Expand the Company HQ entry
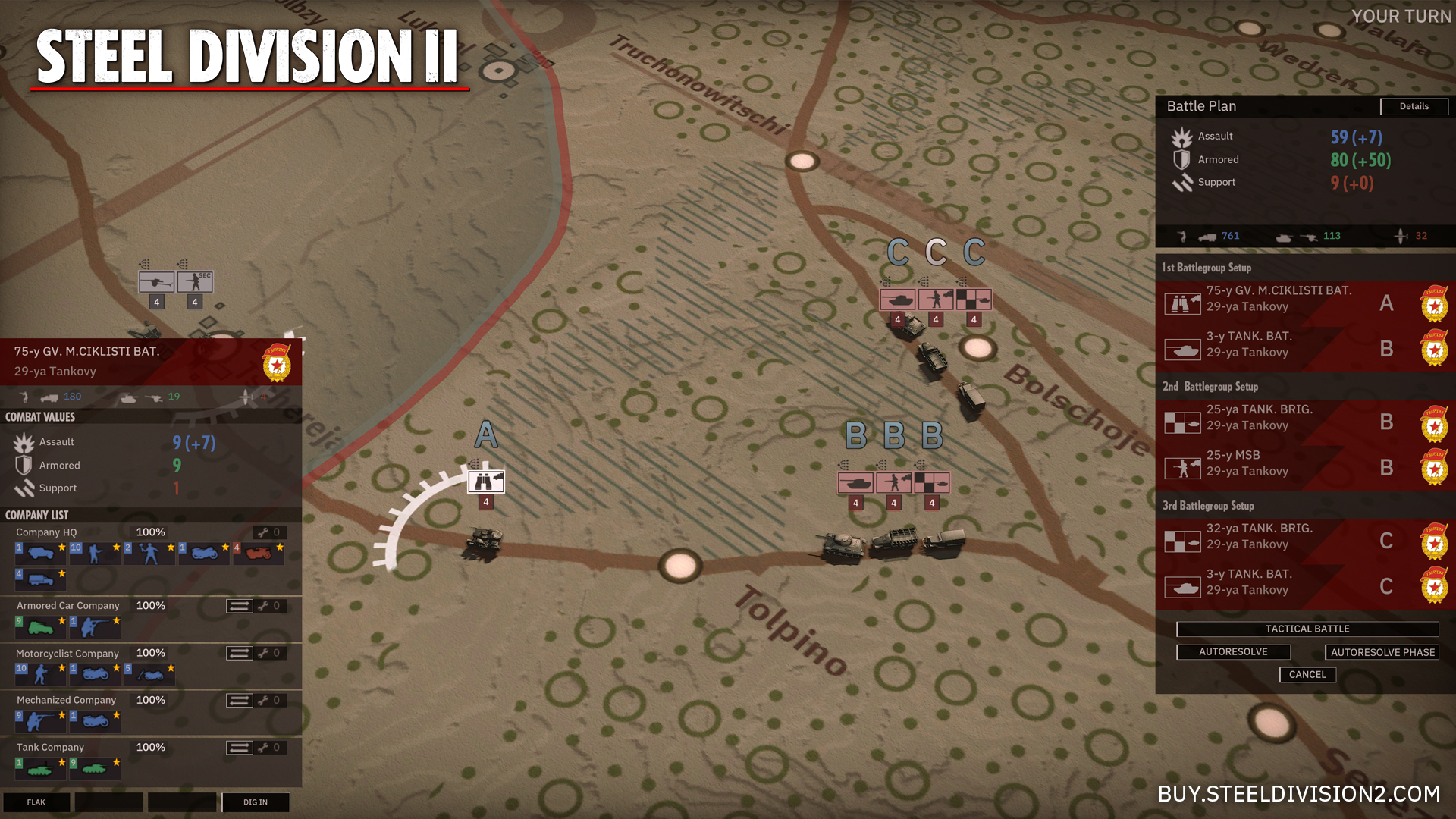1456x819 pixels. coord(45,532)
